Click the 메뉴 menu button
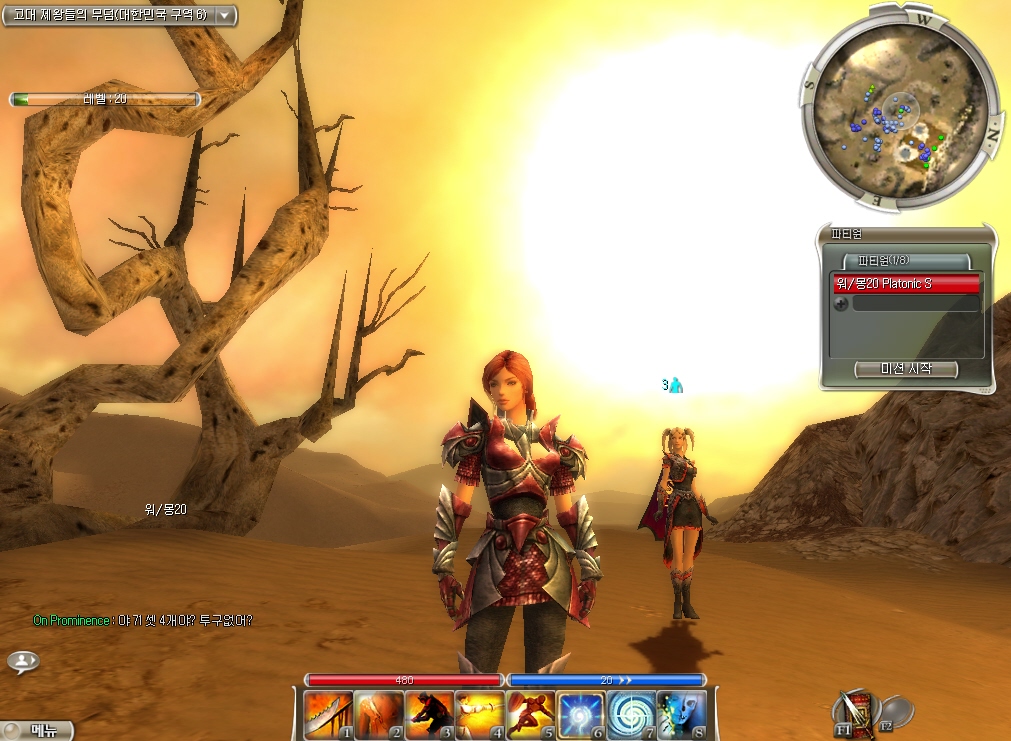The height and width of the screenshot is (741, 1011). tap(40, 730)
